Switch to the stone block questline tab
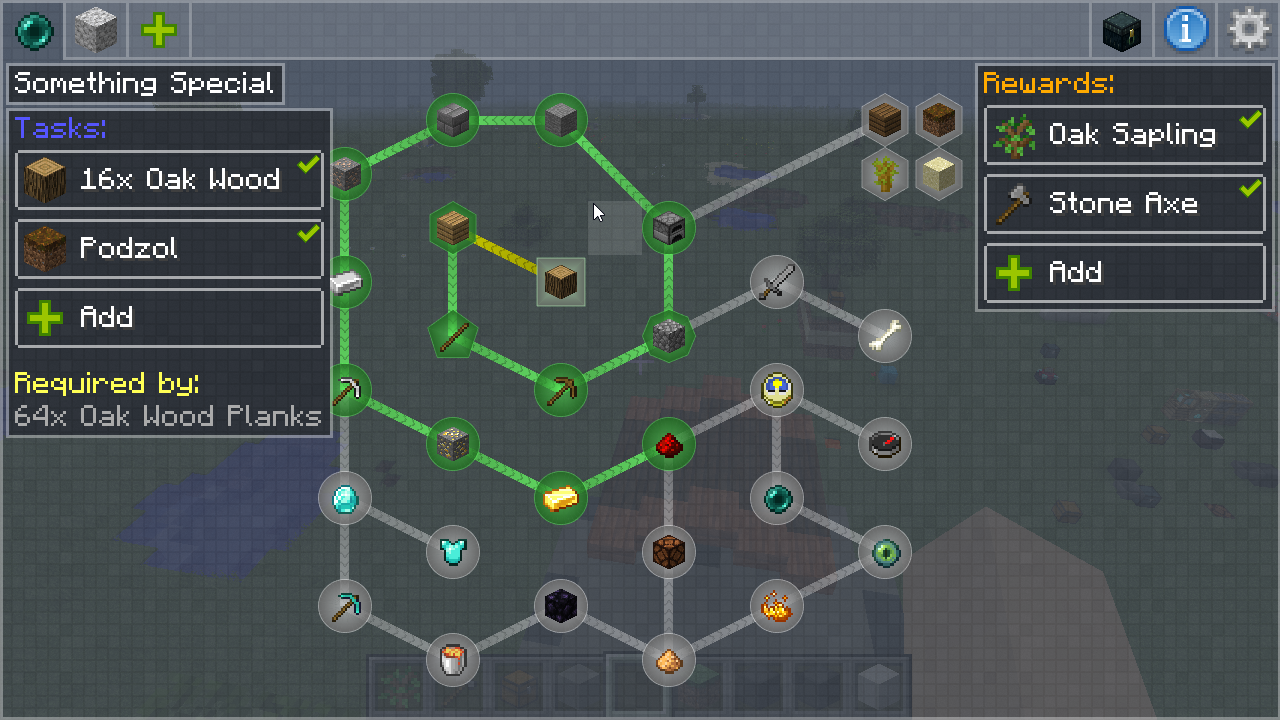The width and height of the screenshot is (1280, 720). tap(96, 30)
